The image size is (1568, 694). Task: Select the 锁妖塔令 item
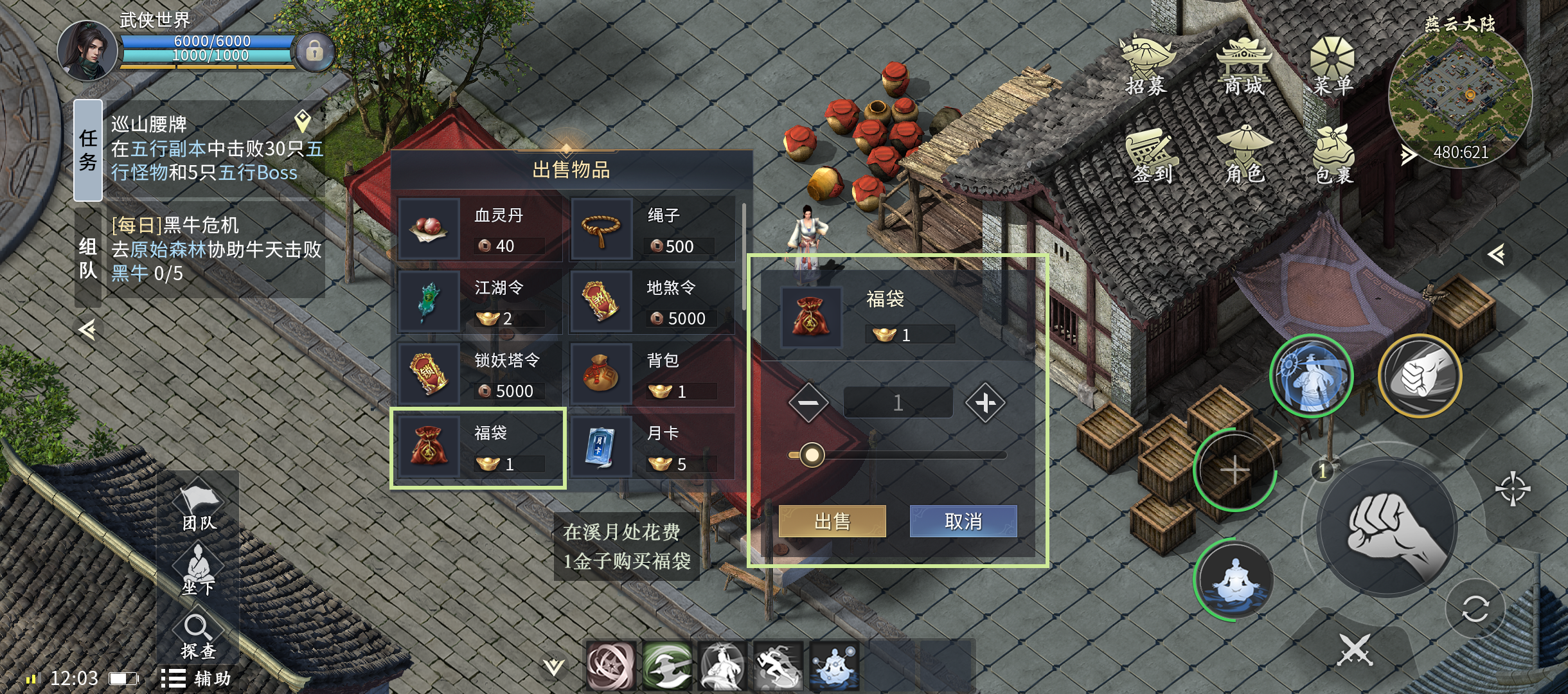(x=479, y=375)
